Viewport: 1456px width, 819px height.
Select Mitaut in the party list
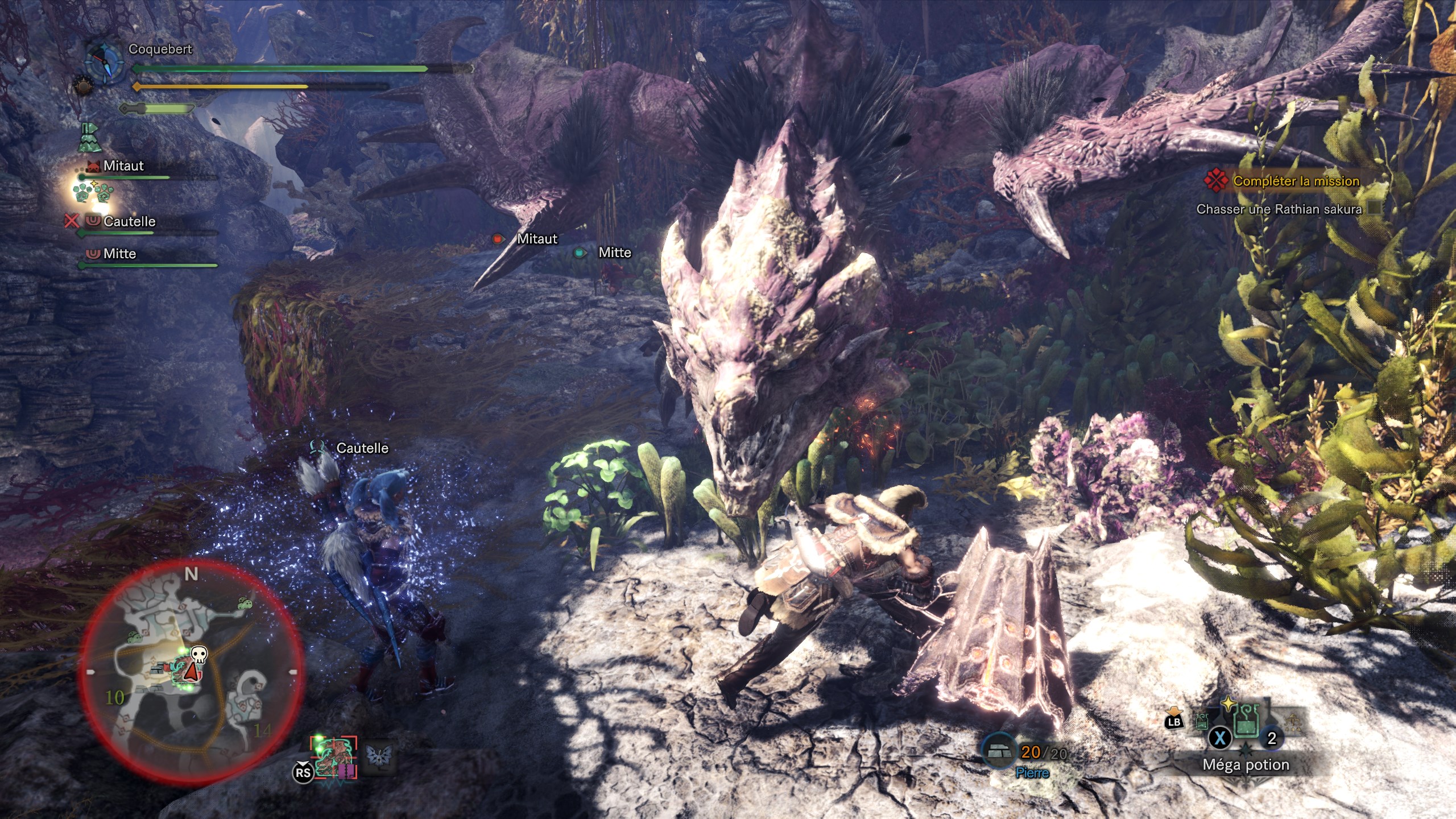[123, 166]
